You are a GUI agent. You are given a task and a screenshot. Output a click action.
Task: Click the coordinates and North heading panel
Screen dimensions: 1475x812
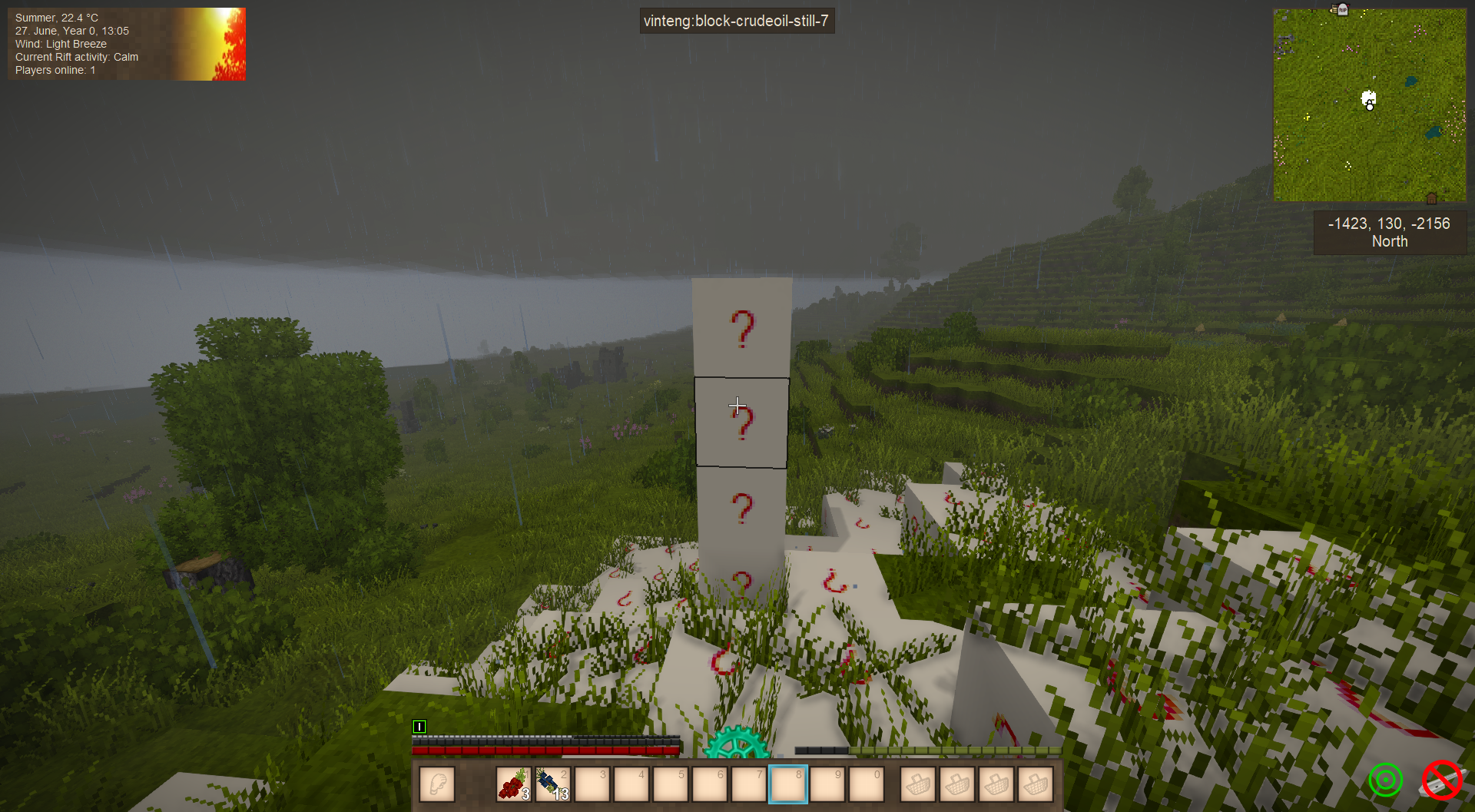pyautogui.click(x=1390, y=232)
